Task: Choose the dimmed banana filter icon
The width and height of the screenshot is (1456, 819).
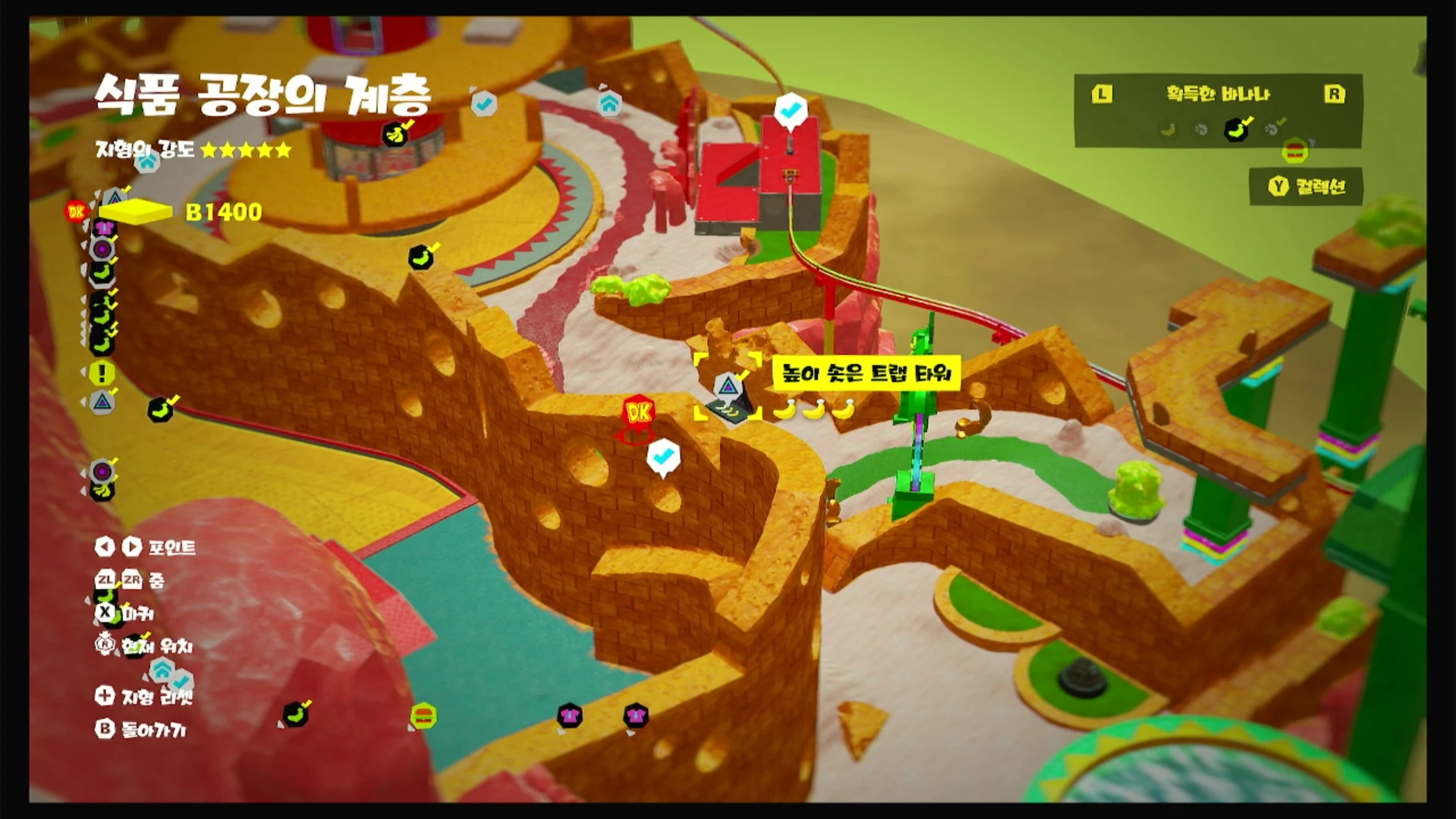Action: tap(1168, 130)
